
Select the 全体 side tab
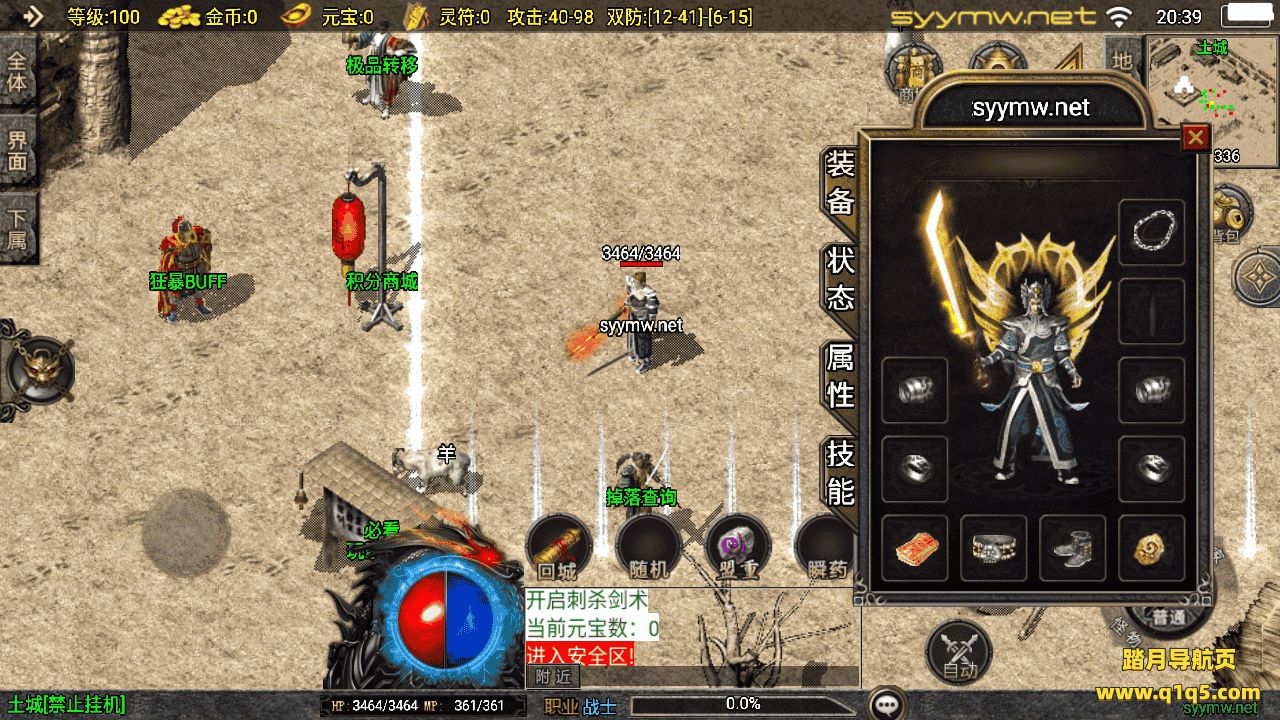pos(17,72)
